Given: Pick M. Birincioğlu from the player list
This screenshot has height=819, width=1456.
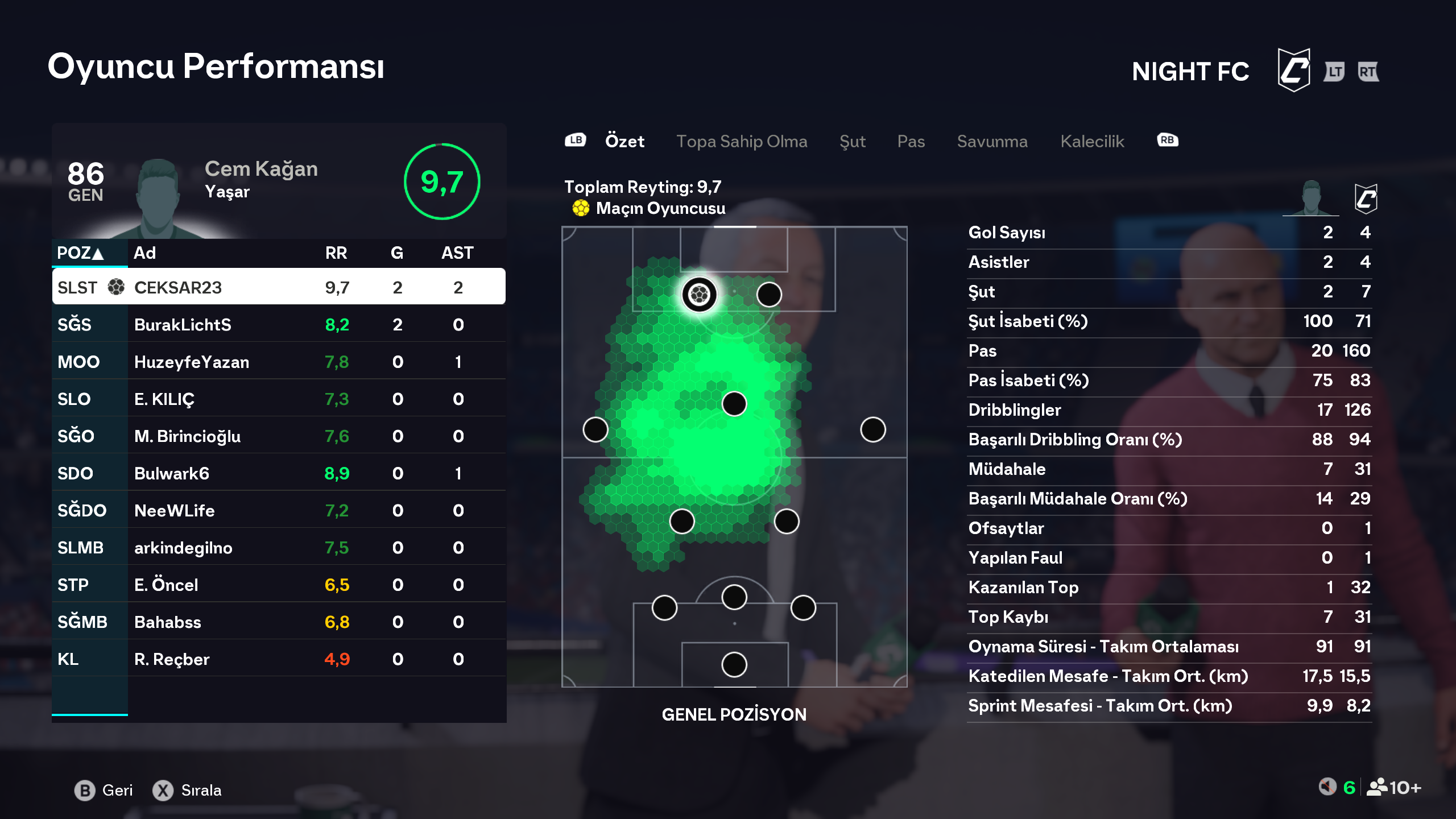Looking at the screenshot, I should (279, 436).
